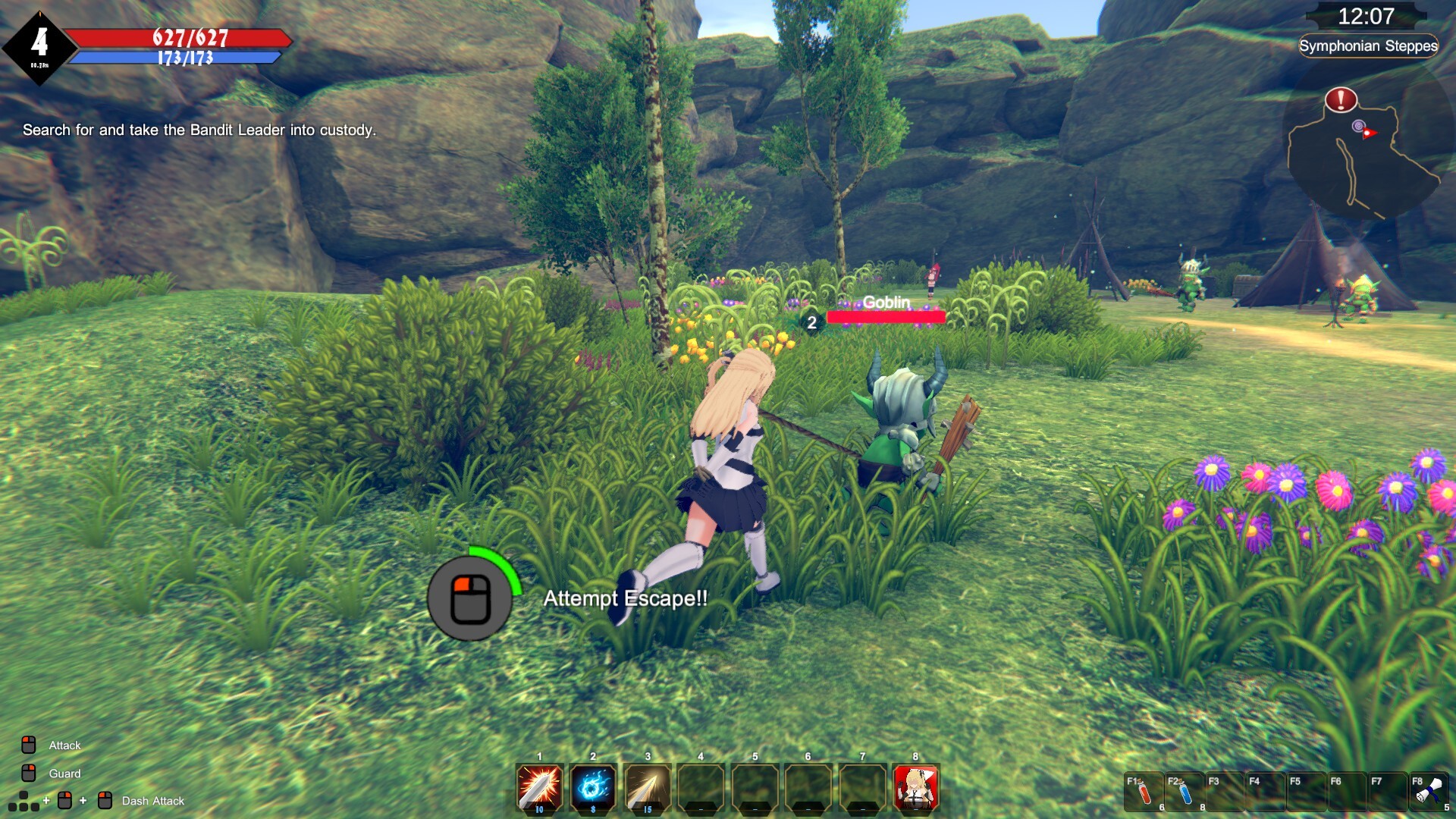Use the golden sword thrust skill
The width and height of the screenshot is (1456, 819).
[x=647, y=787]
